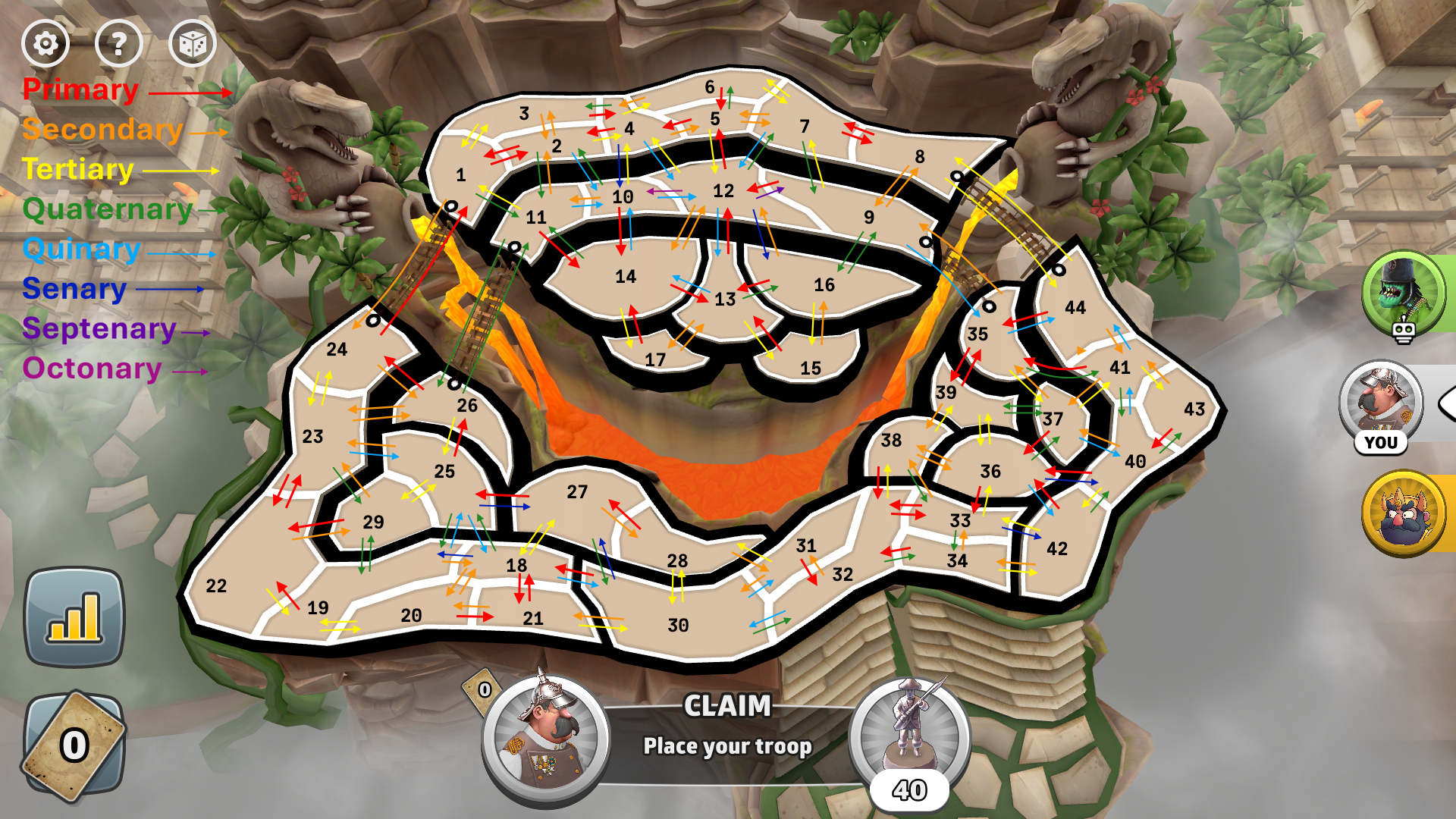Claim territory 30 on the board
This screenshot has height=819, width=1456.
tap(678, 626)
